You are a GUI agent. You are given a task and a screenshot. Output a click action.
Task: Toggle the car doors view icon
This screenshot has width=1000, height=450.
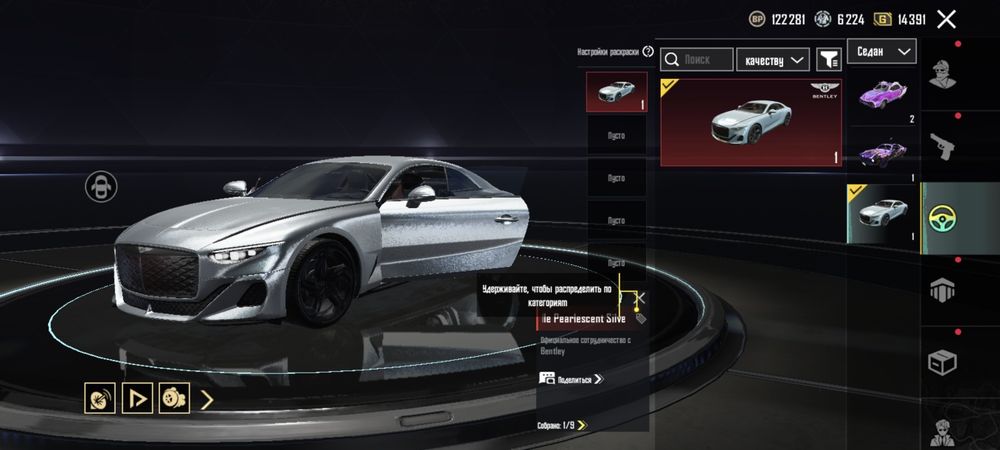tap(101, 186)
